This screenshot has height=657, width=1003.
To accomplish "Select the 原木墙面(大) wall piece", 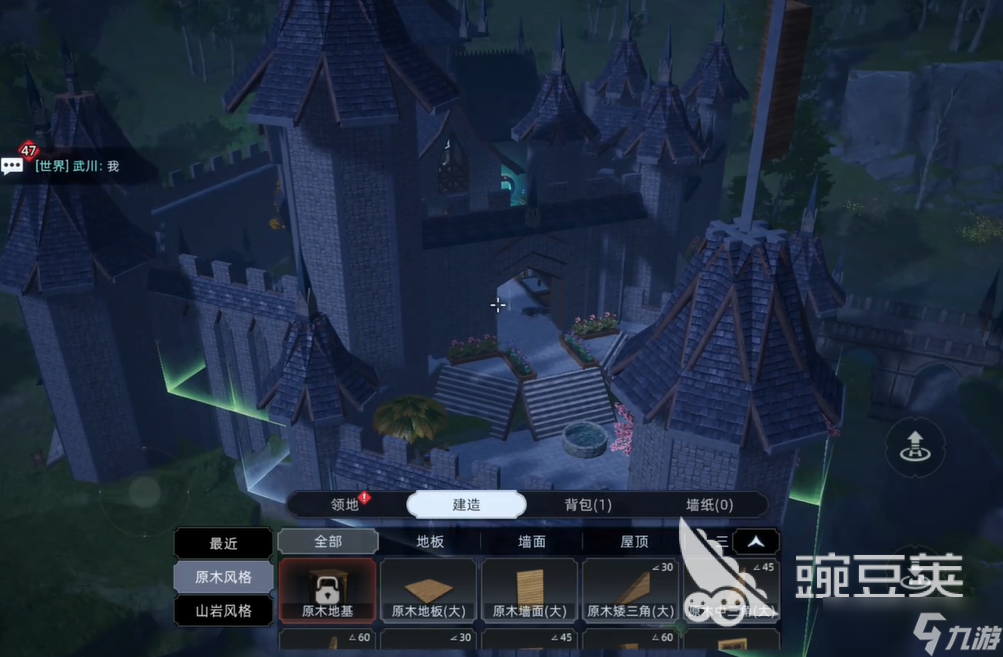I will point(530,591).
